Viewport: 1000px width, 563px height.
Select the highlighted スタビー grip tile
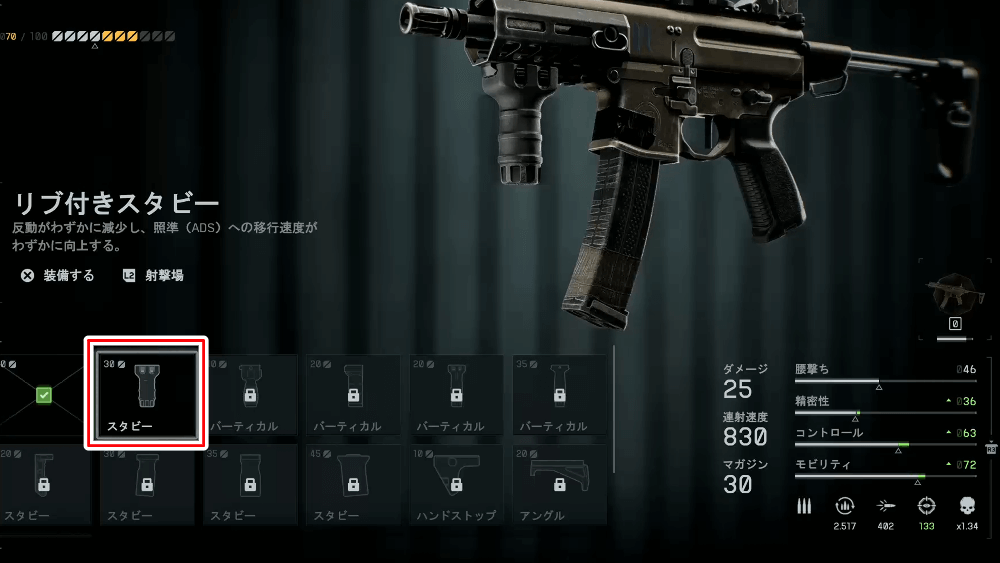coord(146,393)
